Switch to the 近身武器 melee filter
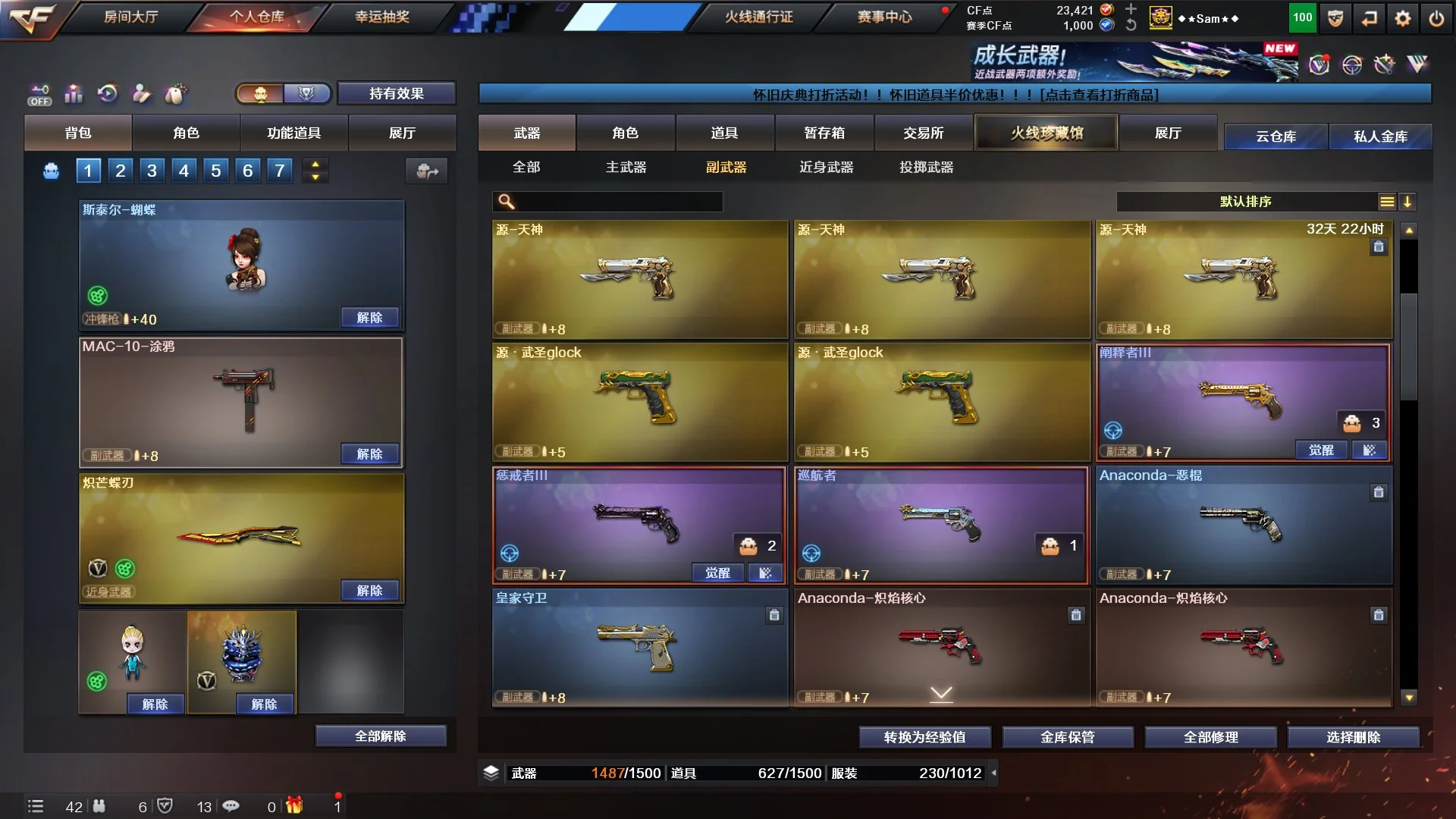This screenshot has height=819, width=1456. (x=826, y=167)
